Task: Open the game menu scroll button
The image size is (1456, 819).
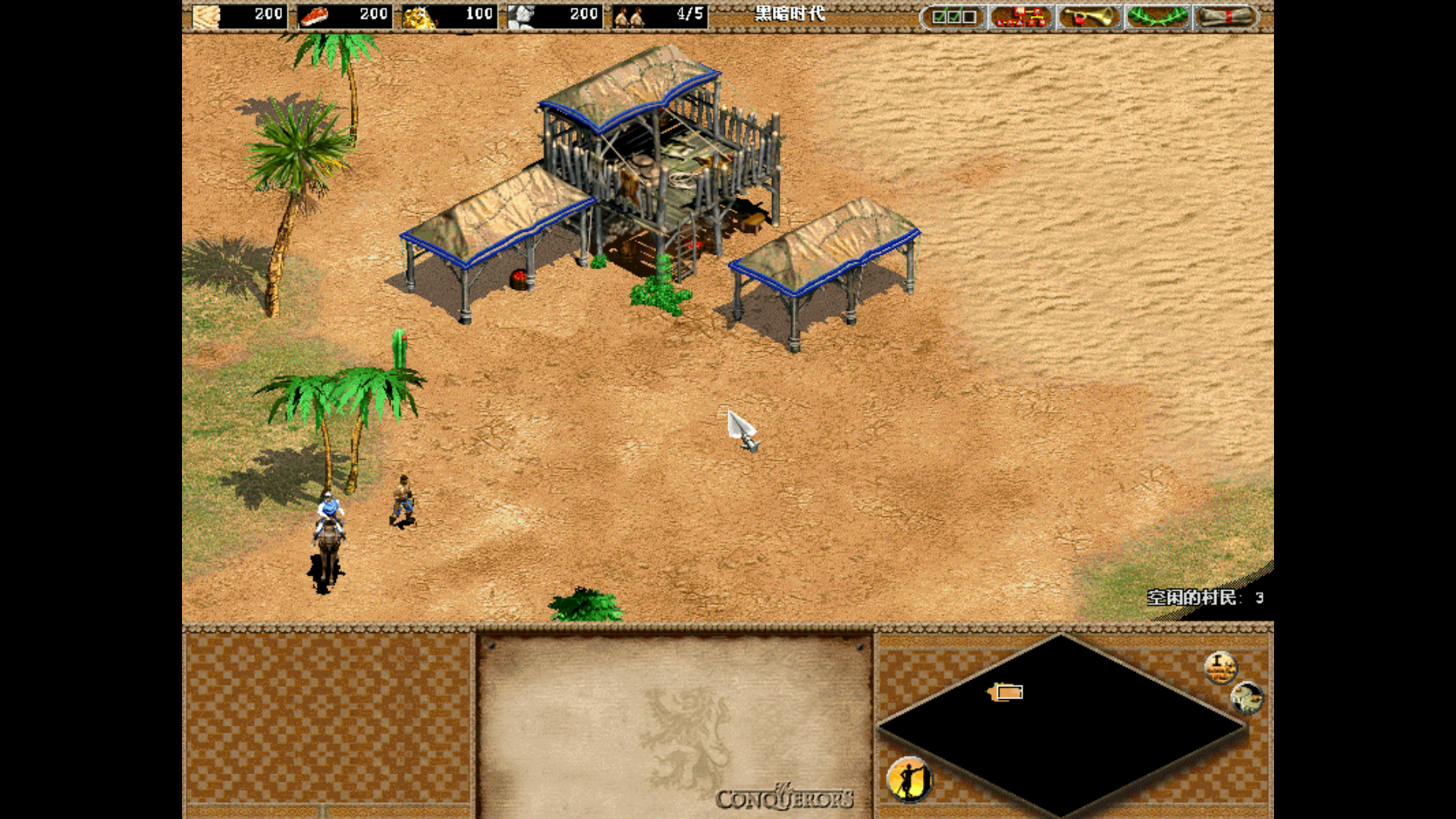Action: pyautogui.click(x=1225, y=16)
